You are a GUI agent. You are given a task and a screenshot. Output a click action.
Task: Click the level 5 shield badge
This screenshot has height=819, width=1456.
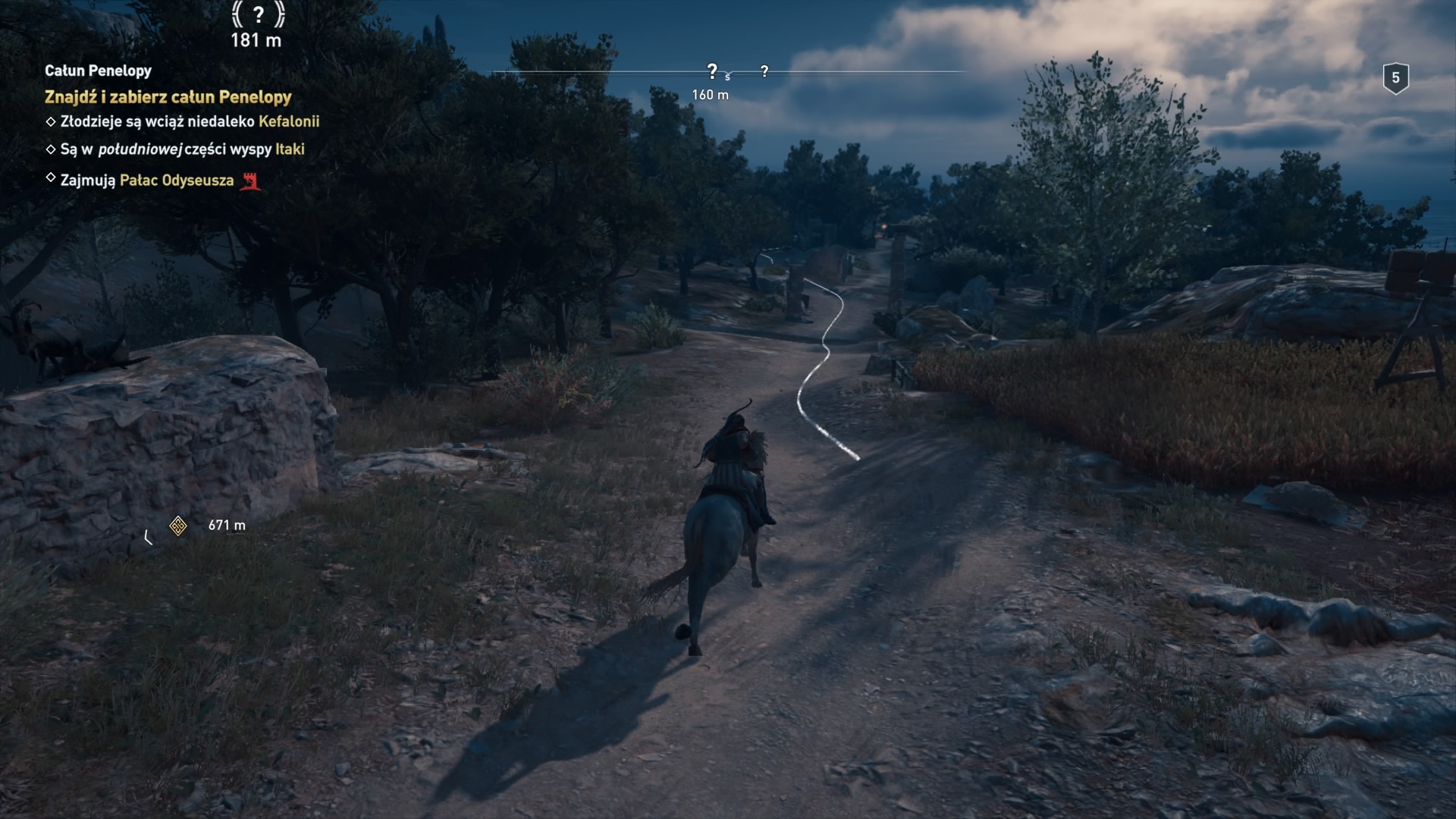[1395, 78]
